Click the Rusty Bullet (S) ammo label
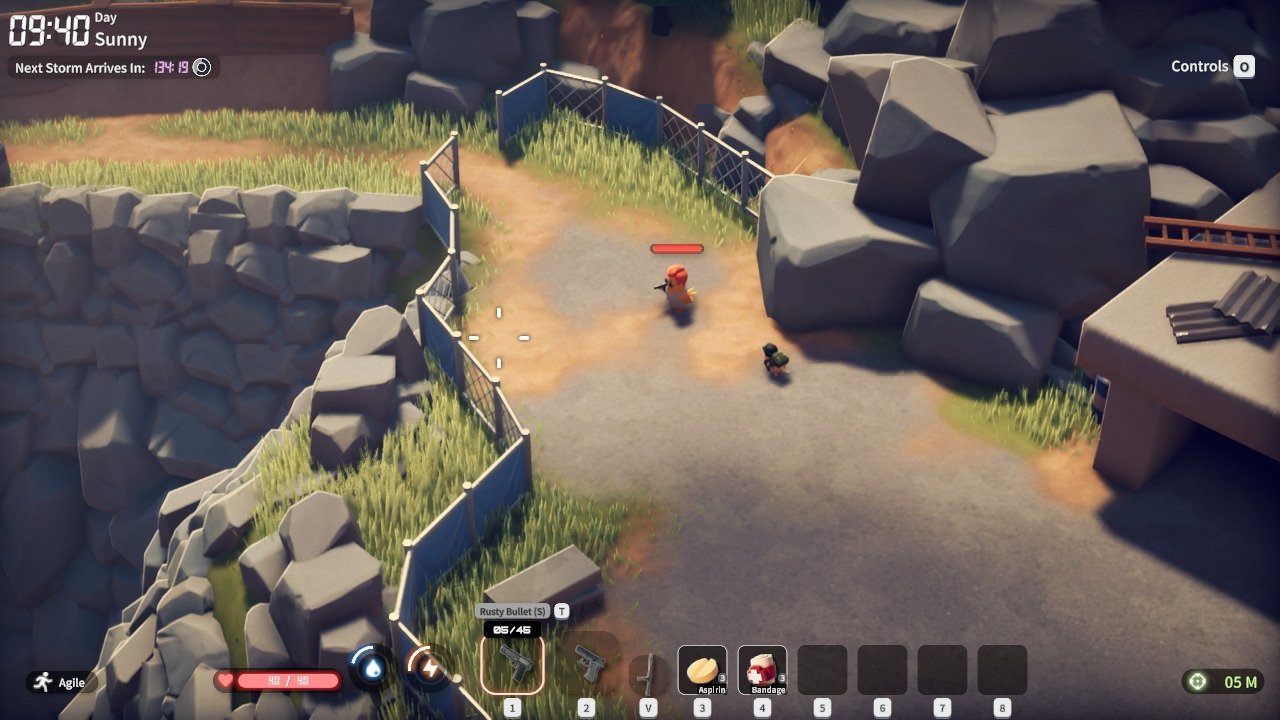 [x=513, y=611]
